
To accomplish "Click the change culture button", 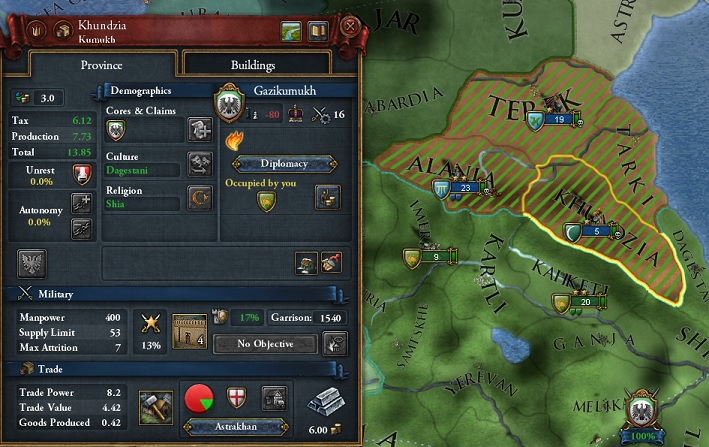I will point(199,164).
